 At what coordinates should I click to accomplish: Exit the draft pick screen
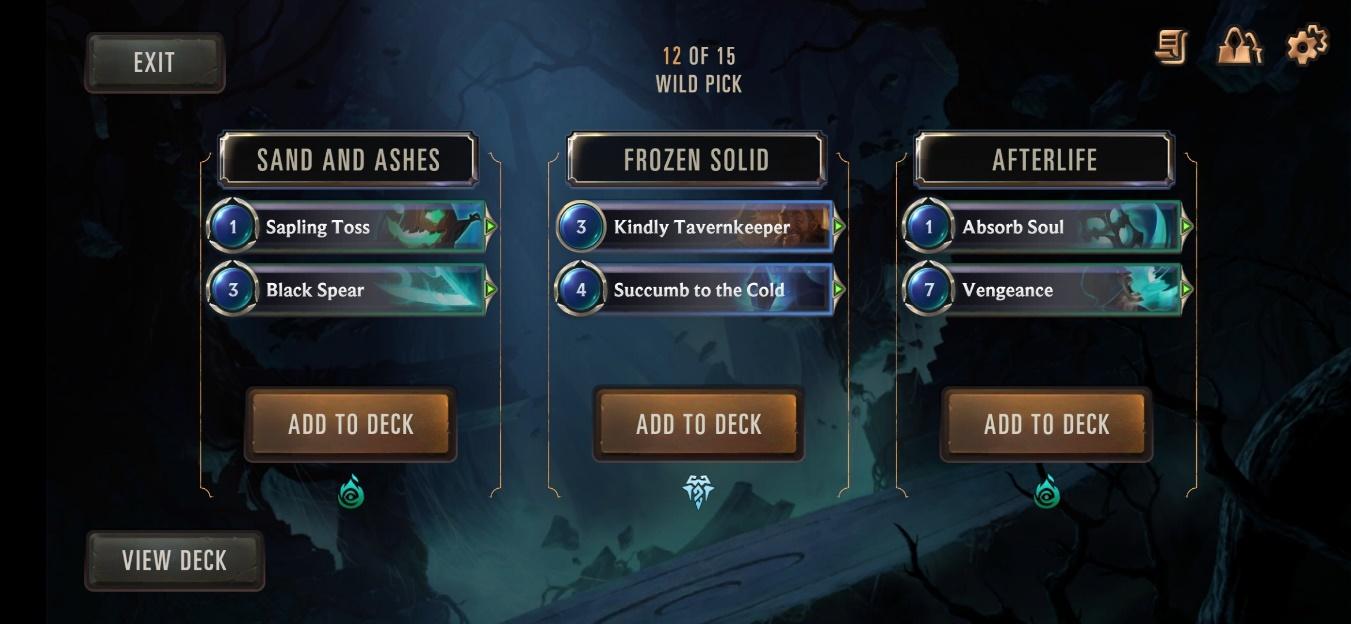(x=154, y=63)
